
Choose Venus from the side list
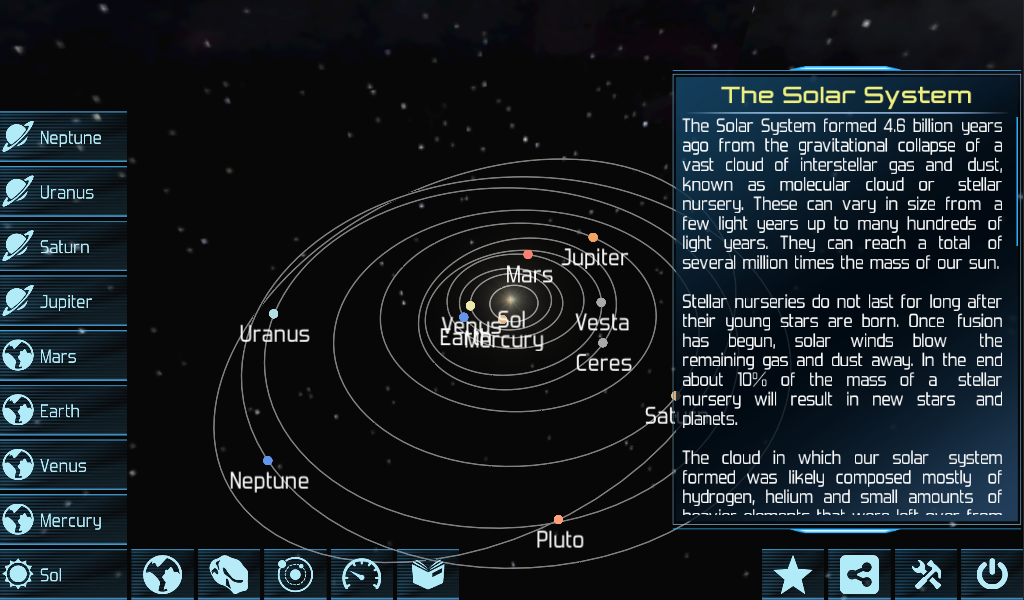(64, 465)
